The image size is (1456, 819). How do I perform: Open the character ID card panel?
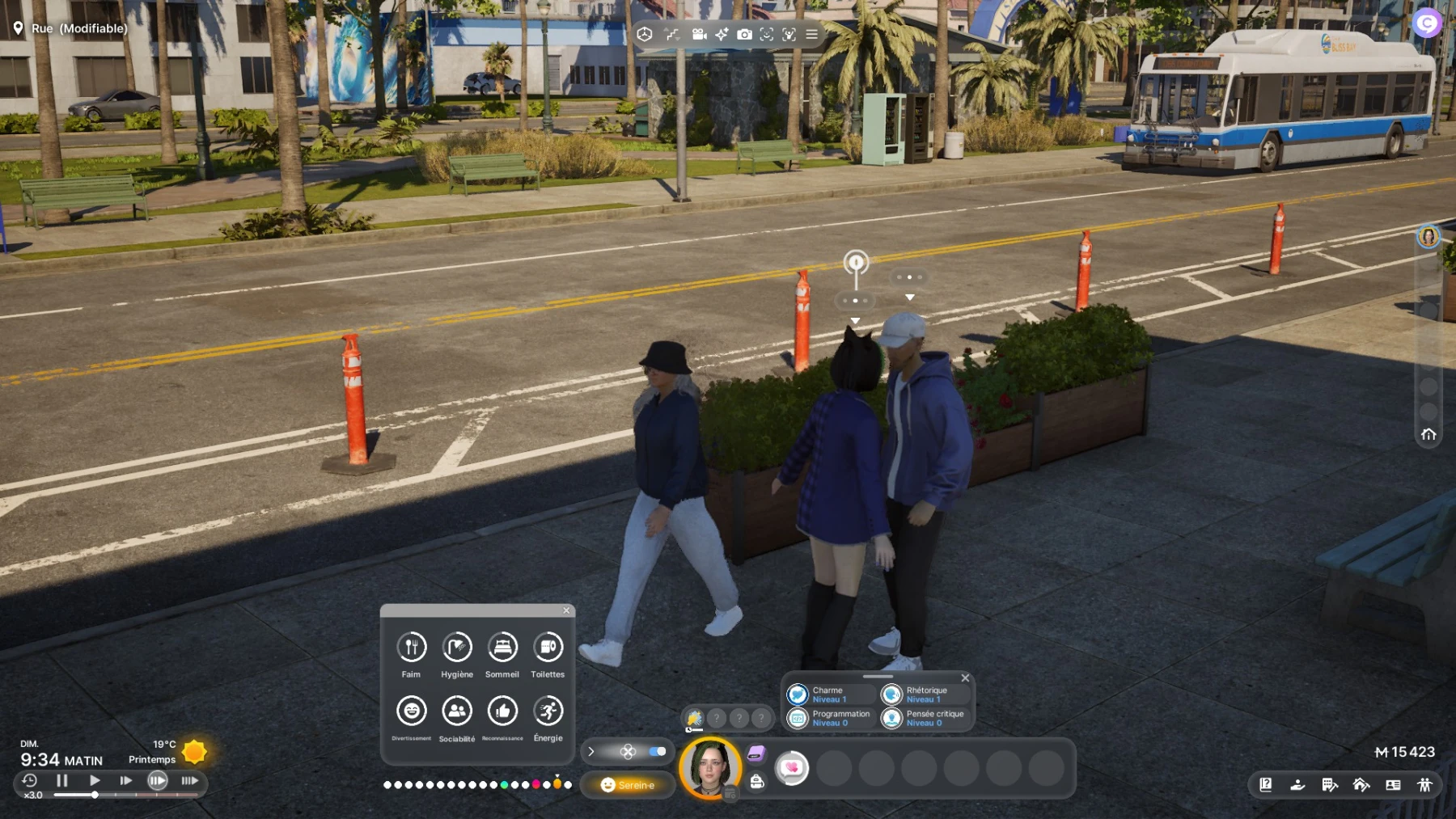pos(1393,784)
